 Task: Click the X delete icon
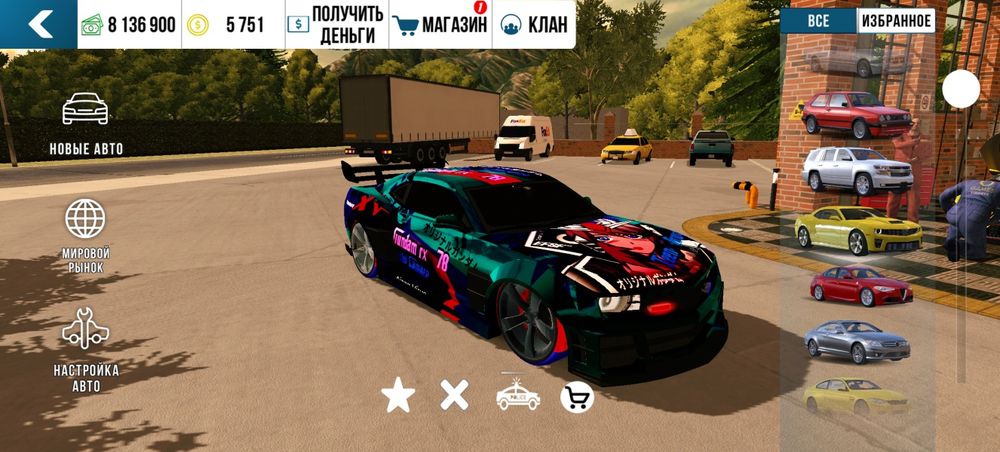455,396
